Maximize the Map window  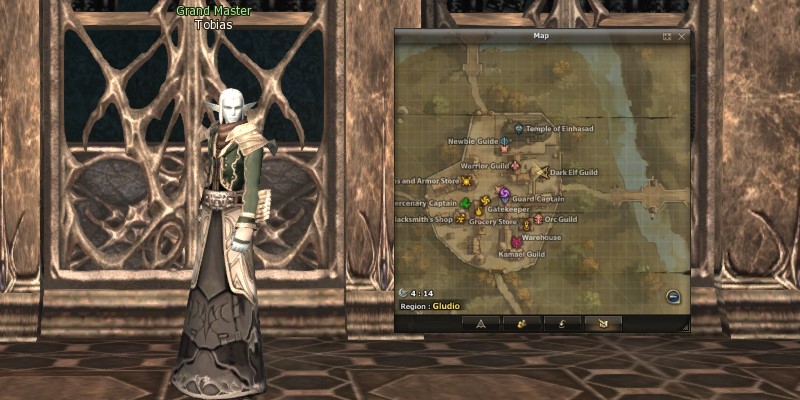pos(667,36)
